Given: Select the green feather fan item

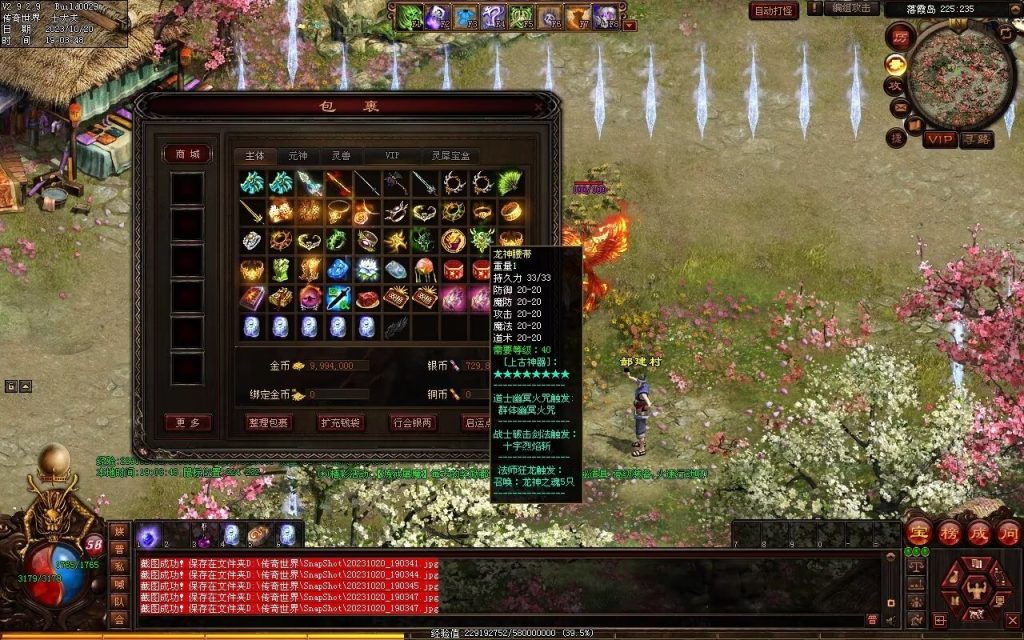Looking at the screenshot, I should tap(511, 183).
